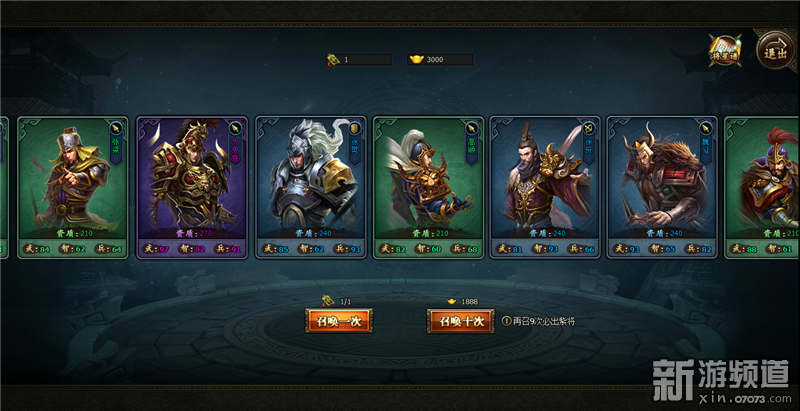Click the 召唤一次 summon once button
This screenshot has width=800, height=411.
pos(339,321)
